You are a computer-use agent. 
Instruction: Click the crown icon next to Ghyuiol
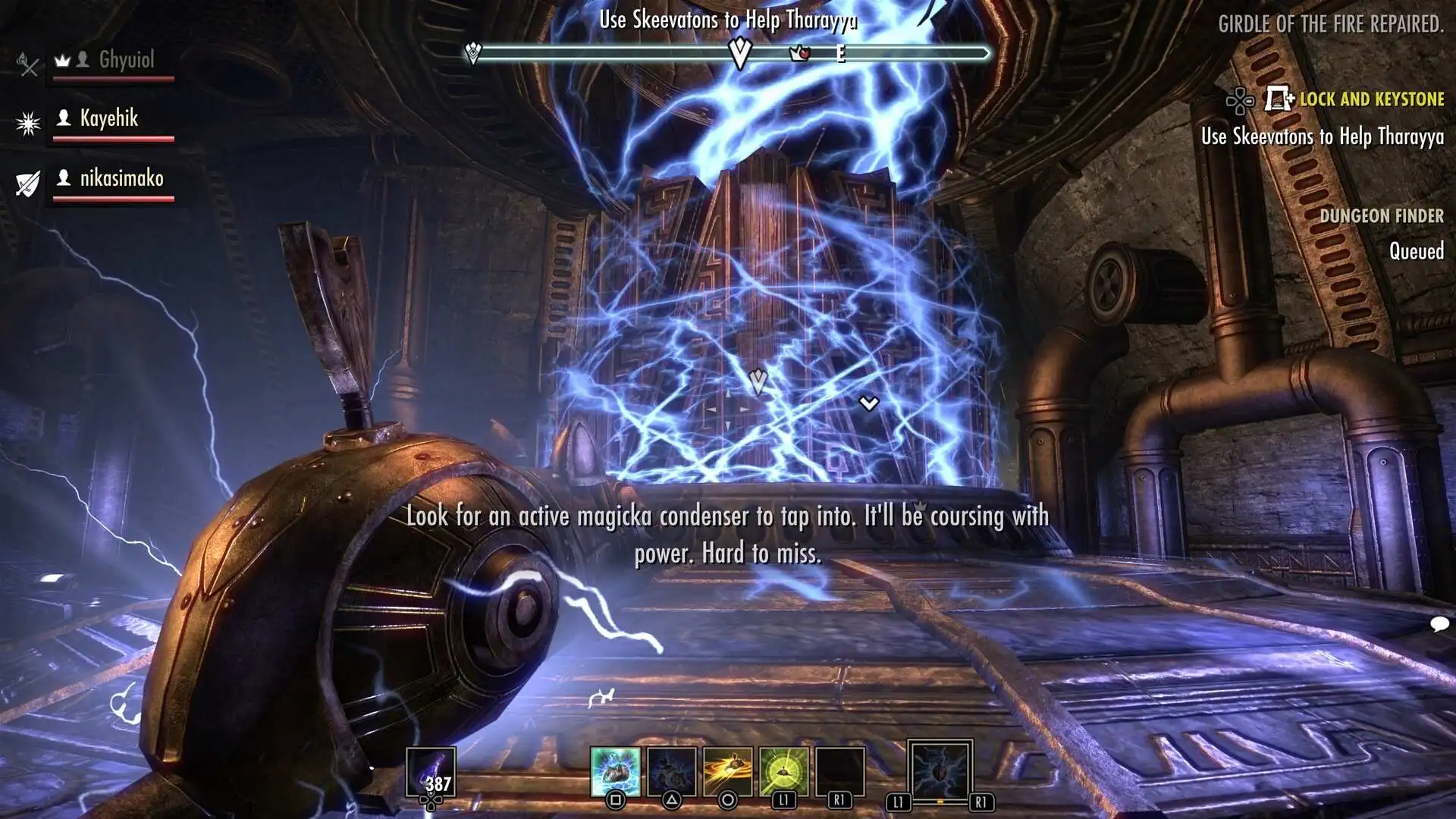[x=64, y=60]
